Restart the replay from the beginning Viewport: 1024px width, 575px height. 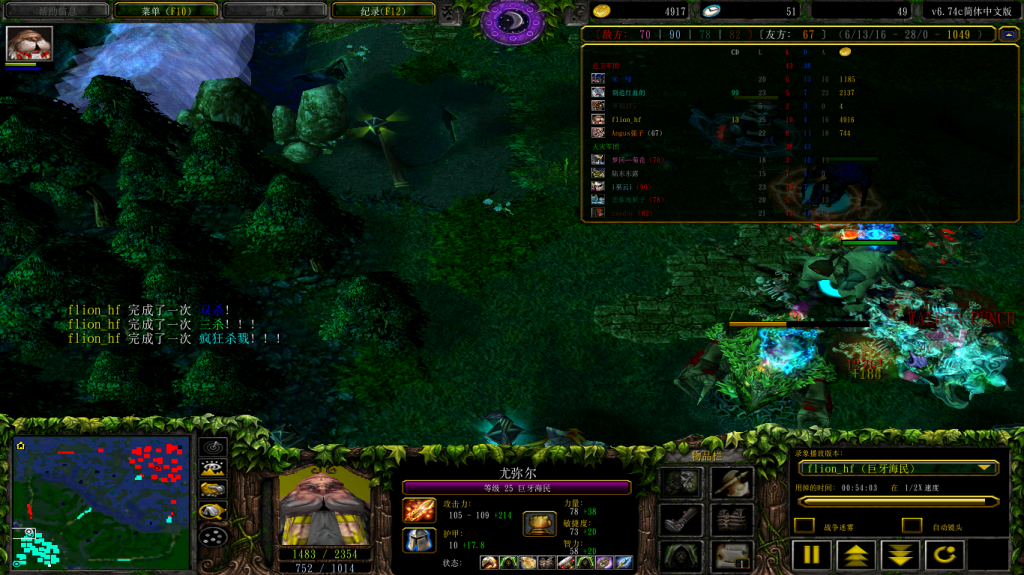point(944,555)
